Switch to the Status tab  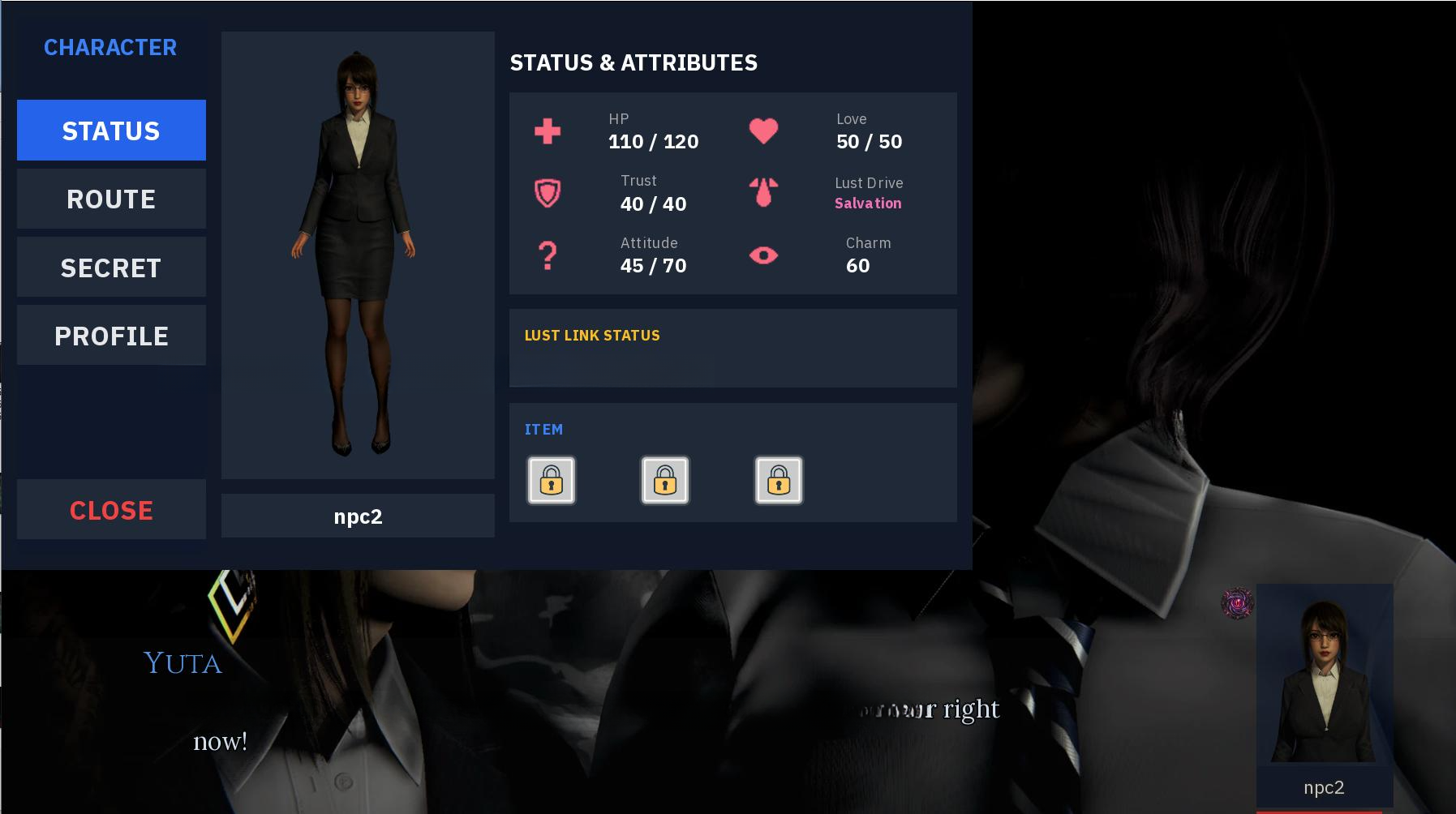pos(111,131)
